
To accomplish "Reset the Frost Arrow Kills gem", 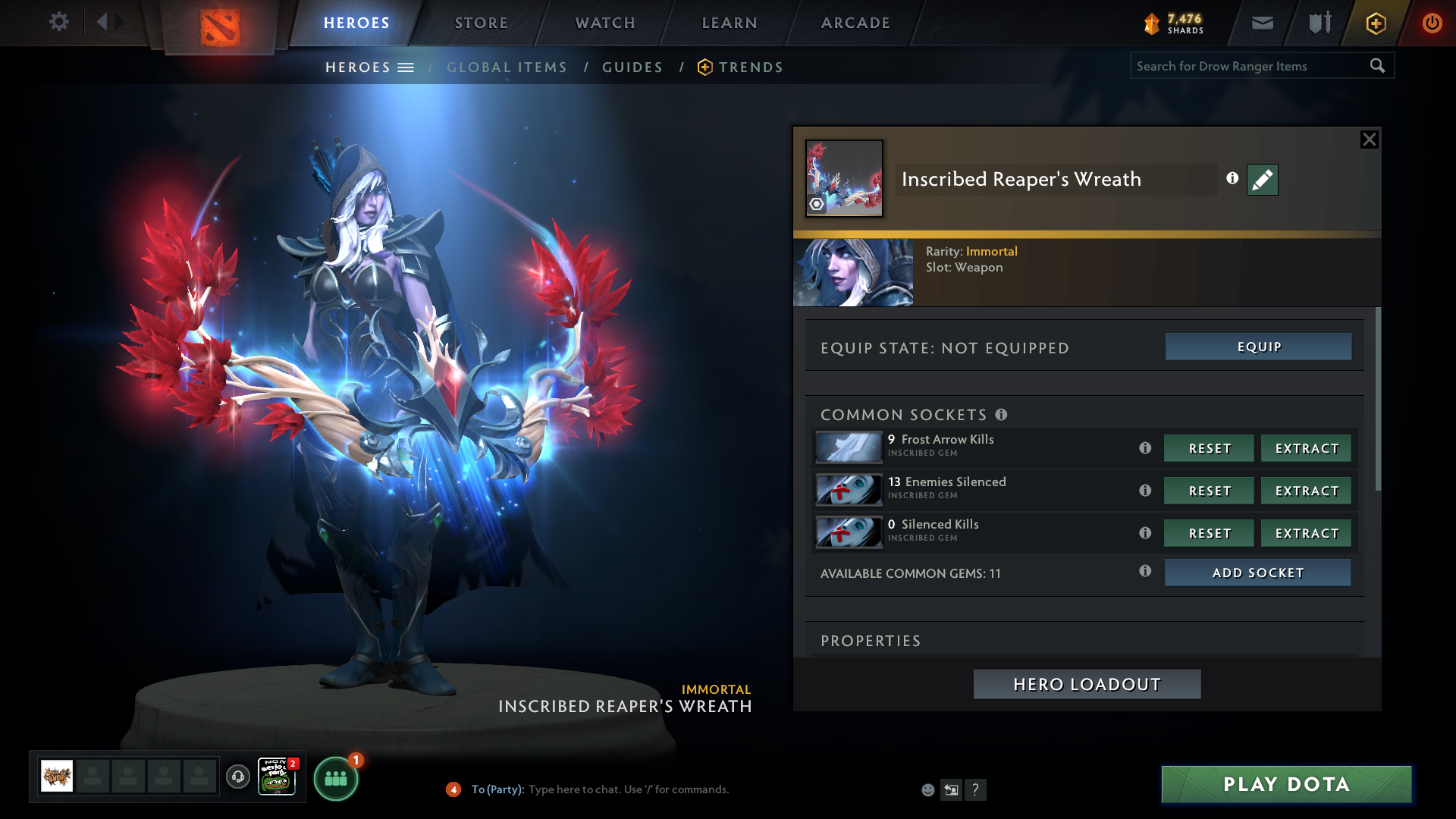I will (x=1209, y=448).
